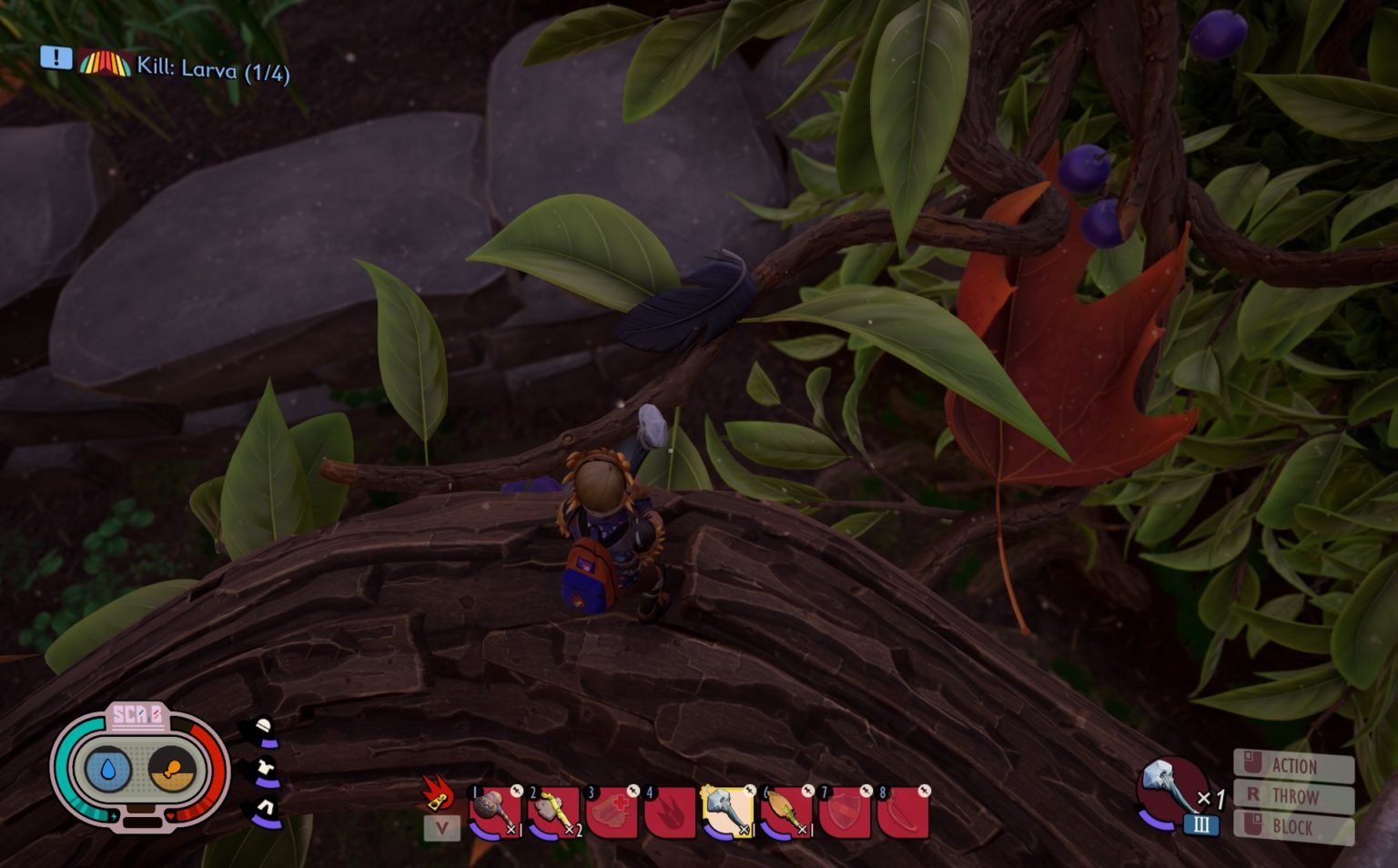1398x868 pixels.
Task: Open the Kill: Larva quest entry
Action: click(214, 66)
